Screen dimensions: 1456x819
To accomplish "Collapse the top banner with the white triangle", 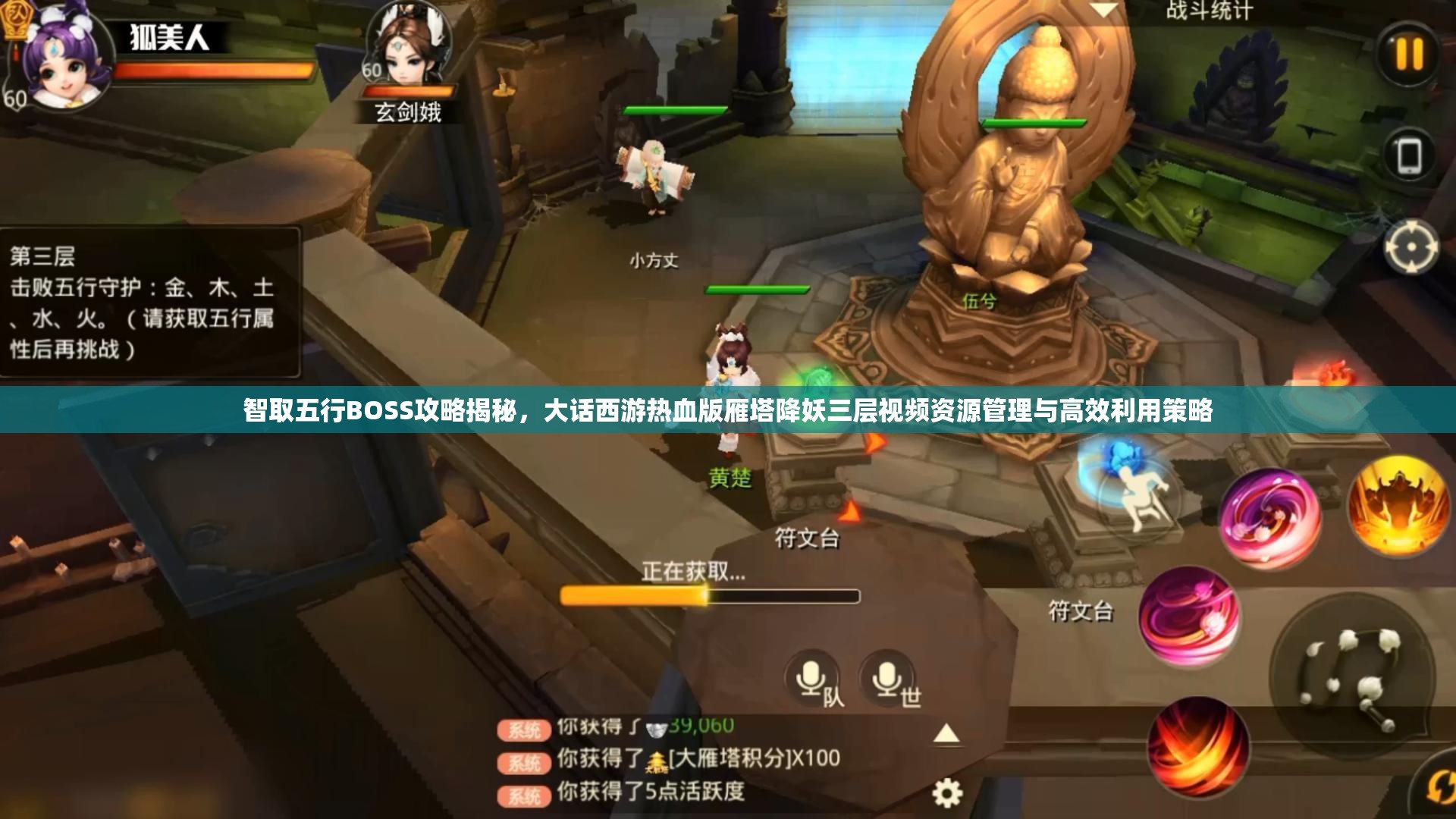I will coord(1105,11).
